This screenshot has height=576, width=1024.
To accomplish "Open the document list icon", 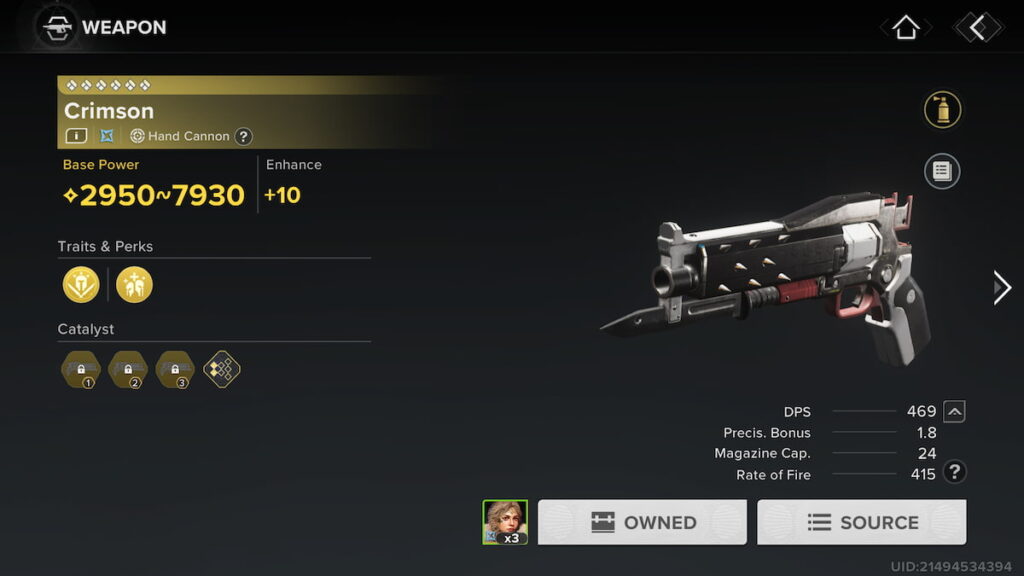I will 942,171.
